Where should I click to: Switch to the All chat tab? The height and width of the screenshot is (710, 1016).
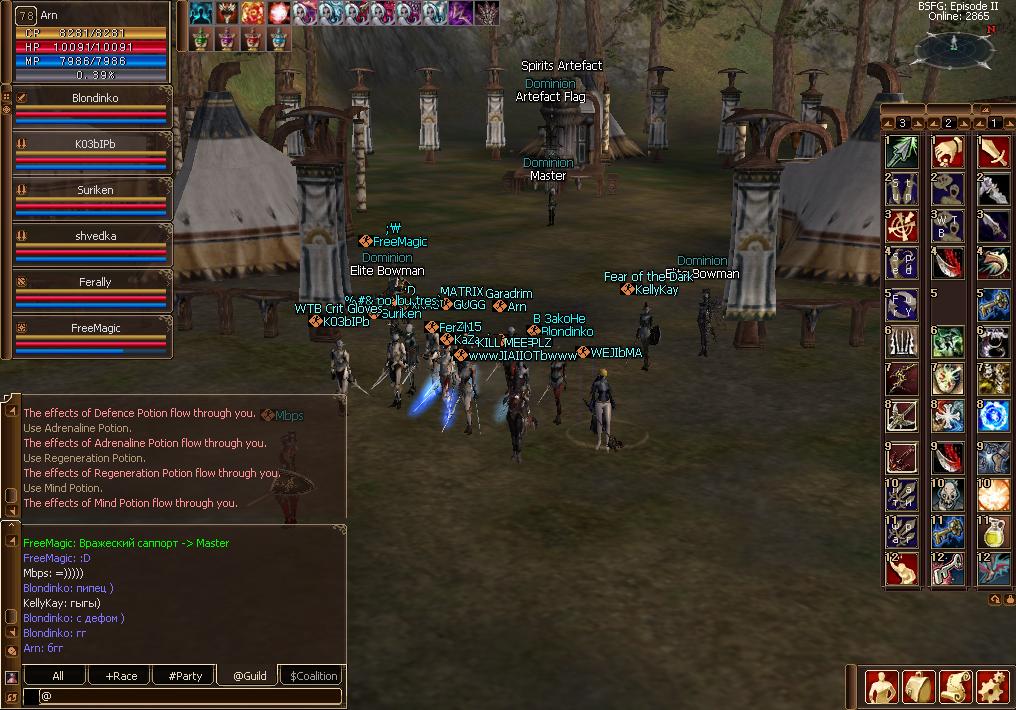(58, 676)
